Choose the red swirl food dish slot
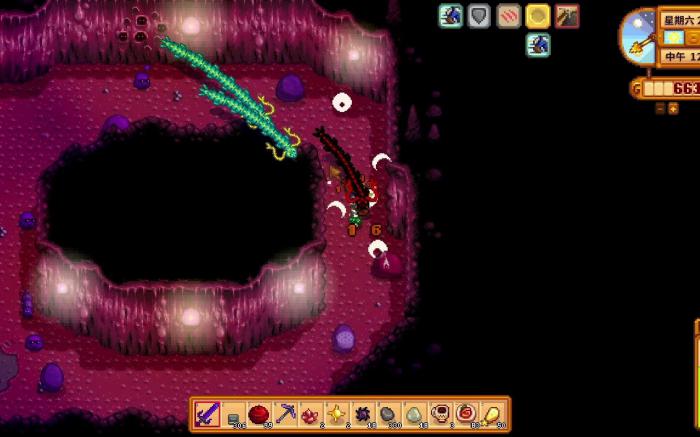Image resolution: width=700 pixels, height=437 pixels. click(x=465, y=414)
